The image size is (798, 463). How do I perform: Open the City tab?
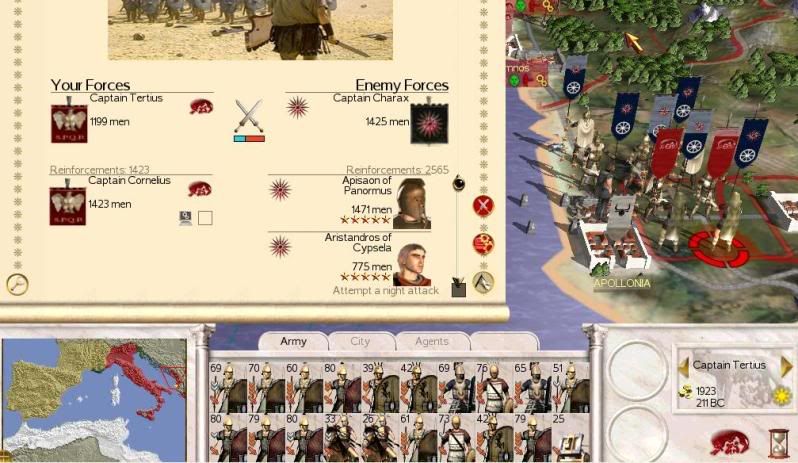[360, 341]
